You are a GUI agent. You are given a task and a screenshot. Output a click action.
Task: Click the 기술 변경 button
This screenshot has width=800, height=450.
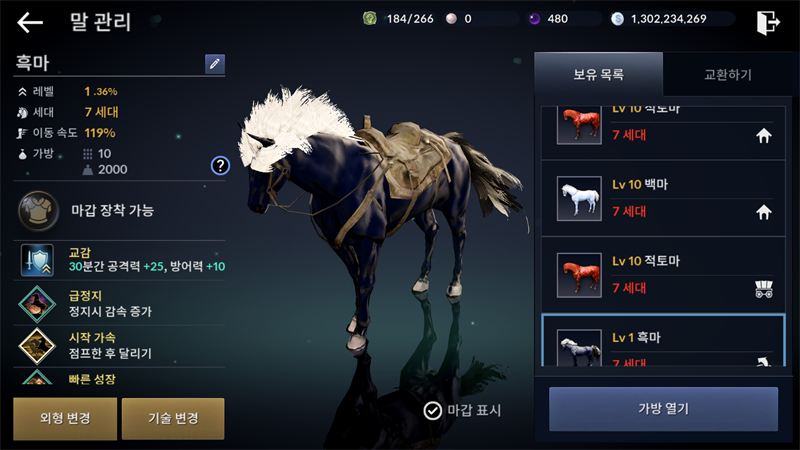coord(172,418)
